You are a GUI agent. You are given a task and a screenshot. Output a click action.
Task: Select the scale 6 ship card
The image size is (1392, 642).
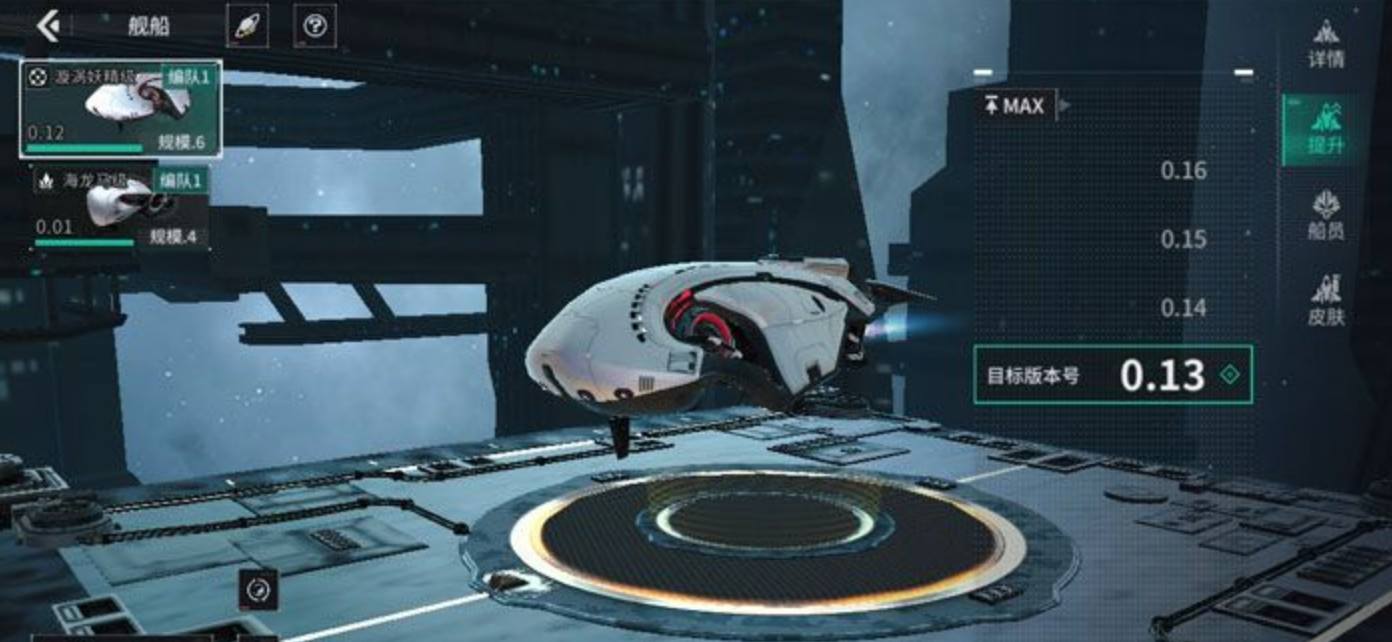click(120, 108)
